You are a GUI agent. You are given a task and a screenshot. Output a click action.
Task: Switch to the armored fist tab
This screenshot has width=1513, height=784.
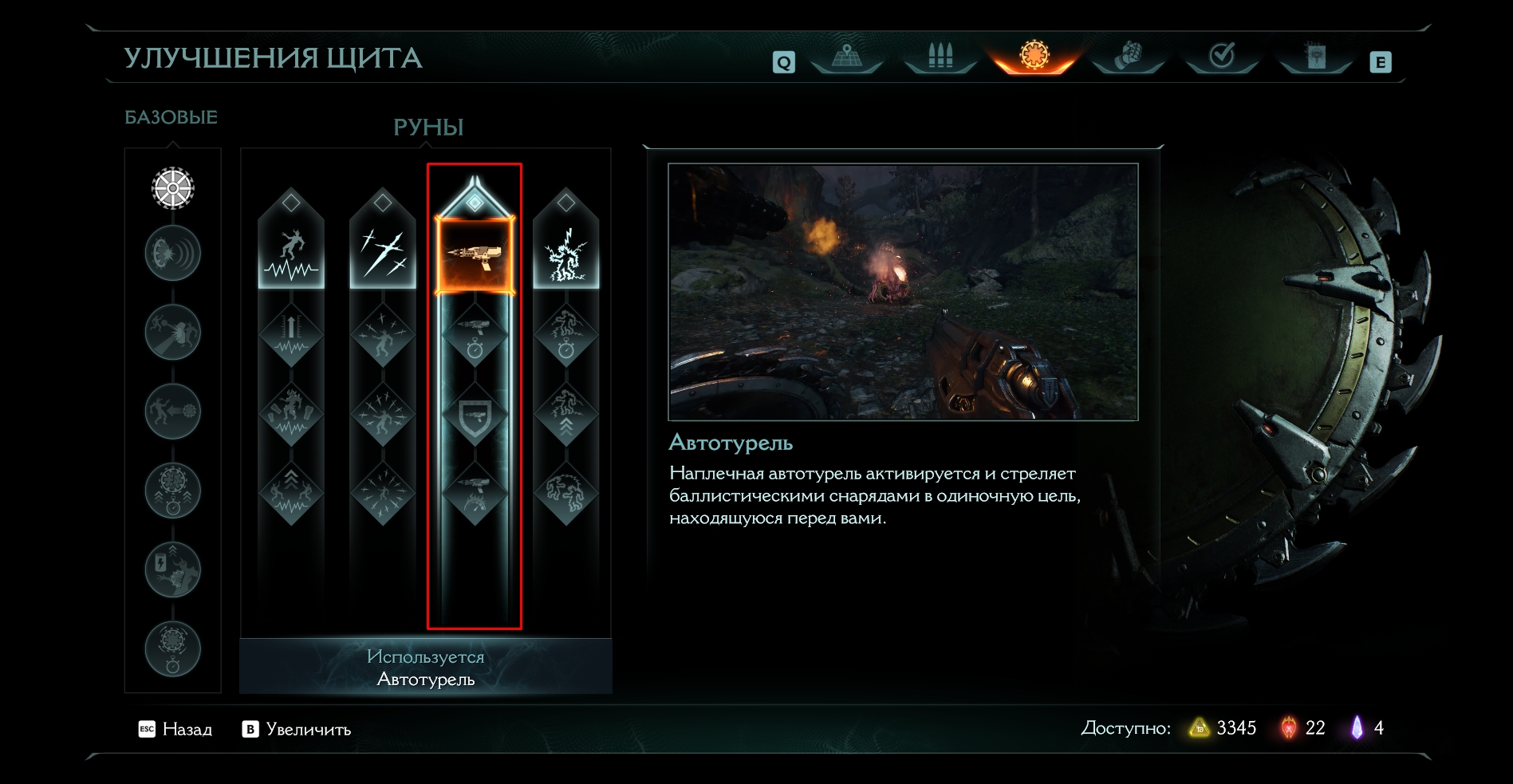[x=1128, y=57]
